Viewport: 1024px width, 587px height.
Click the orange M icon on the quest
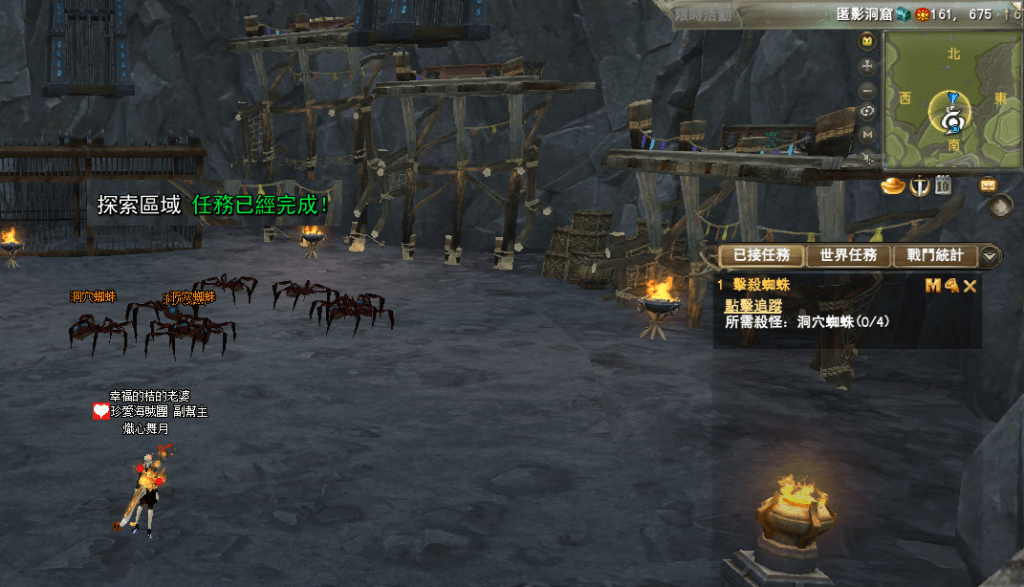point(933,286)
